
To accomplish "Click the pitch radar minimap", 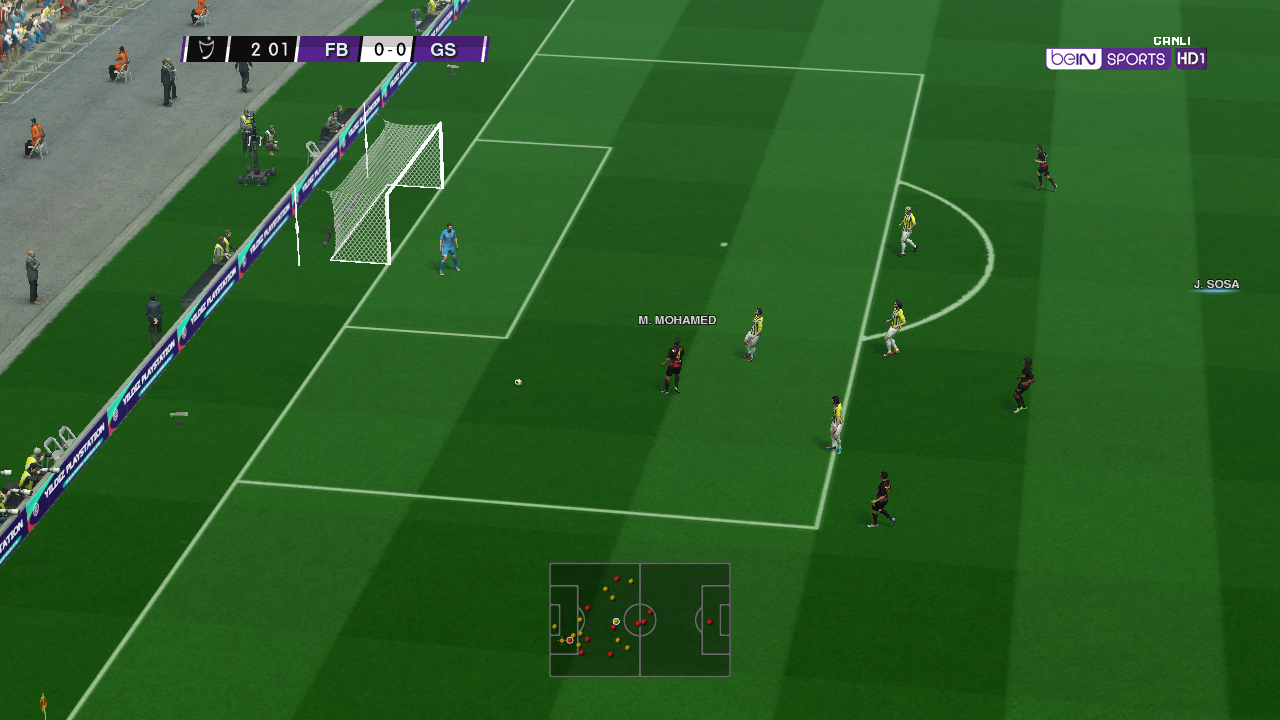I will click(x=640, y=620).
